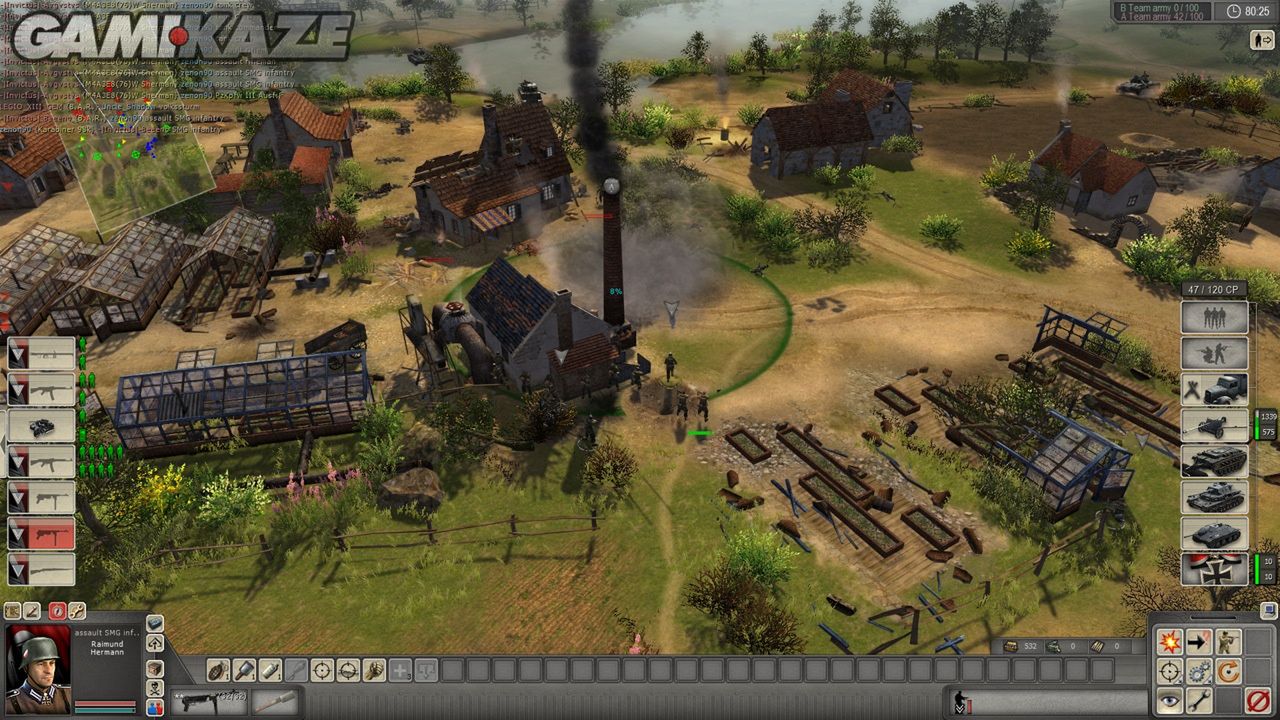Select the rotate orange arrow command

1228,671
